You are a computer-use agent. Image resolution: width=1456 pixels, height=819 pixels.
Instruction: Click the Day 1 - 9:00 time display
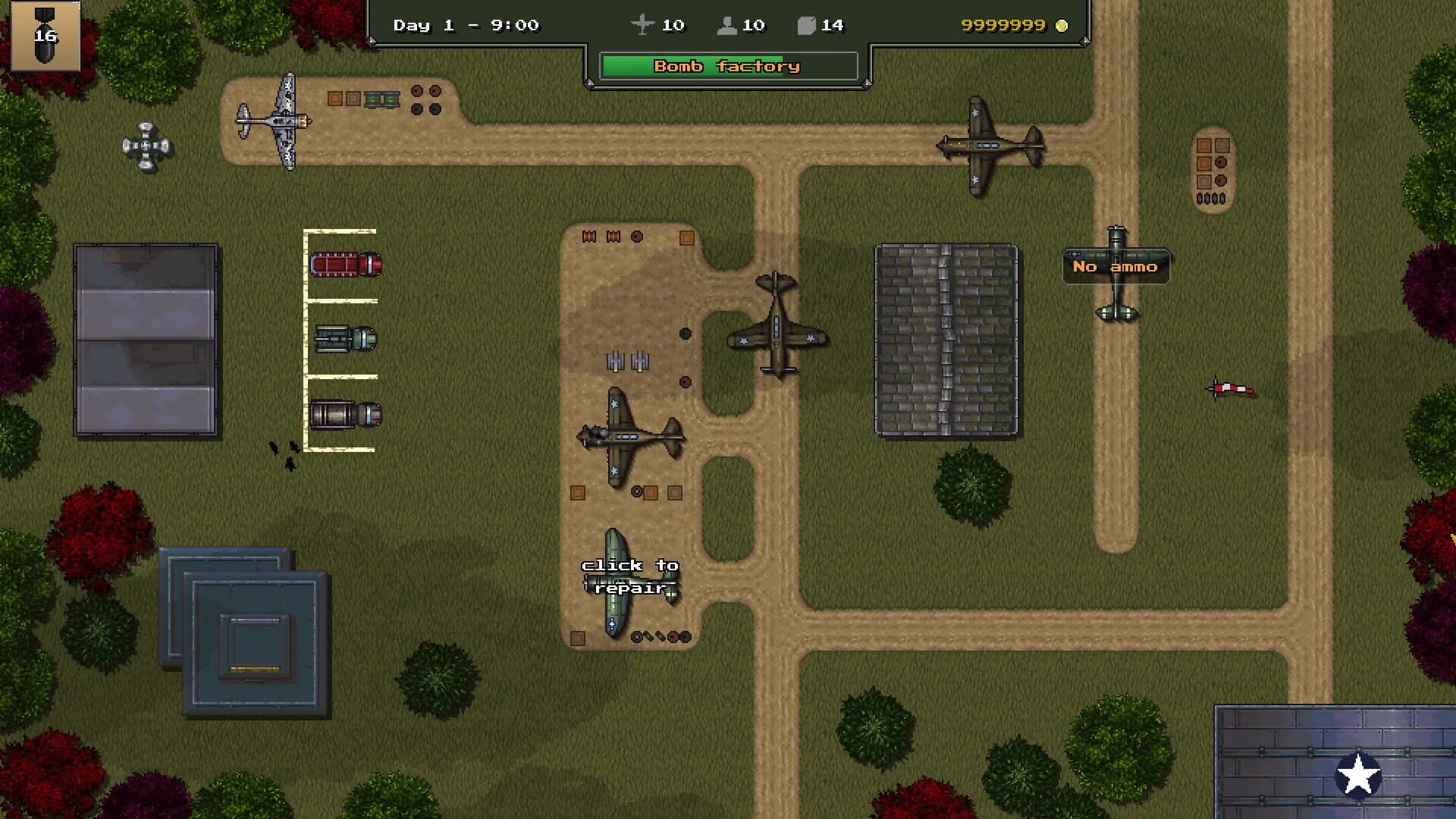(x=465, y=25)
